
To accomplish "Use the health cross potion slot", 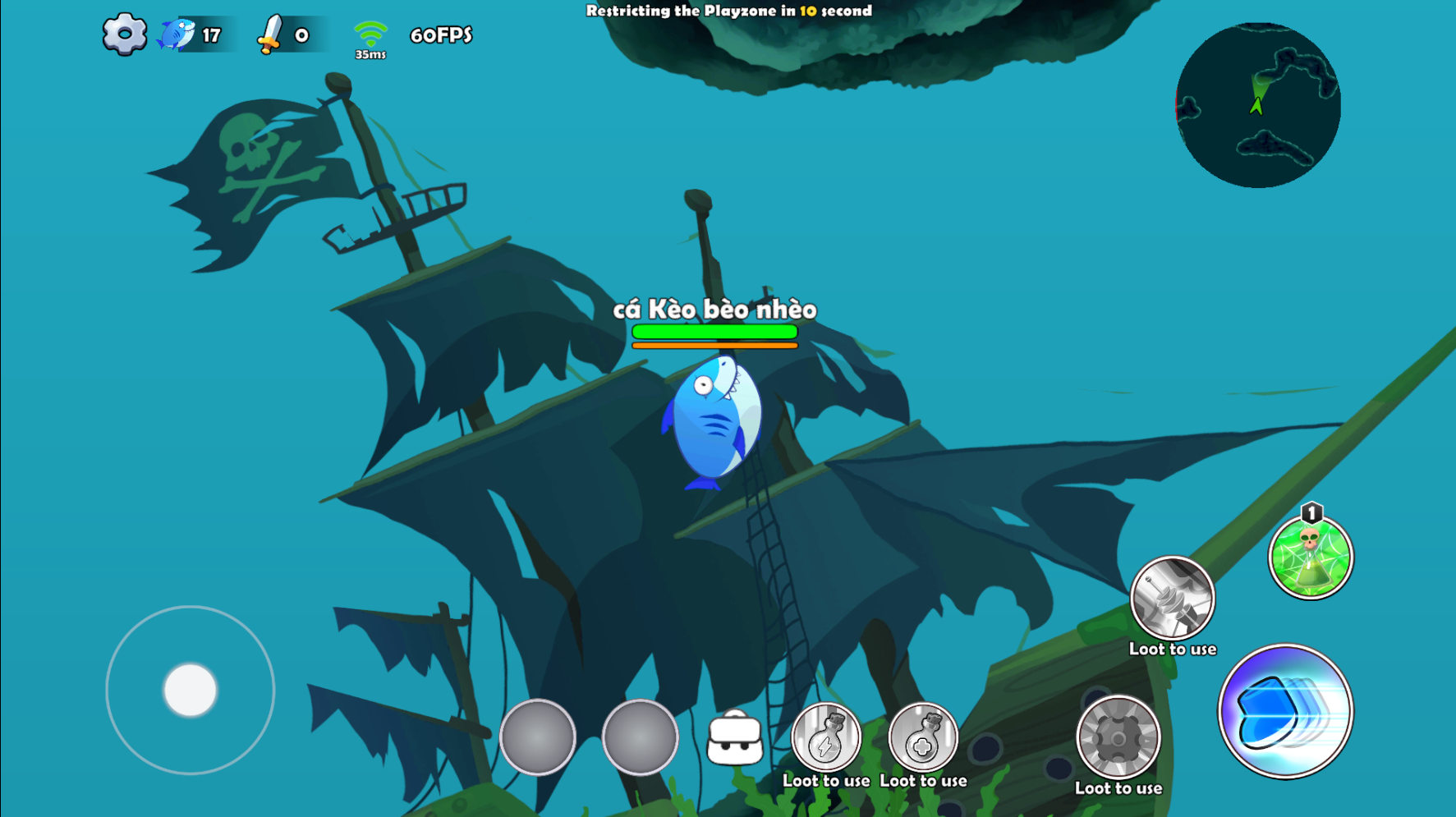I will (x=923, y=738).
